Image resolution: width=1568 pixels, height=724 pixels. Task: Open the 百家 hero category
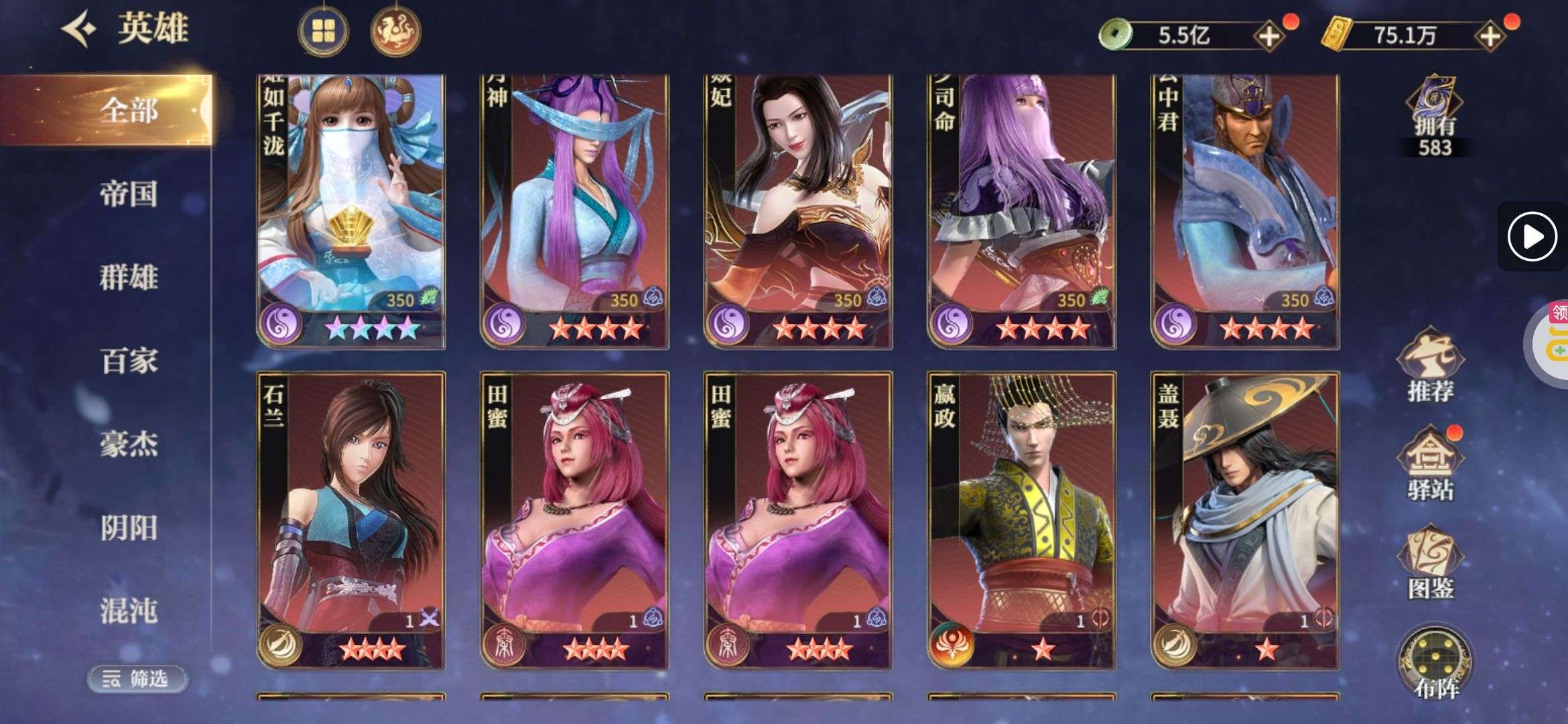(x=129, y=361)
